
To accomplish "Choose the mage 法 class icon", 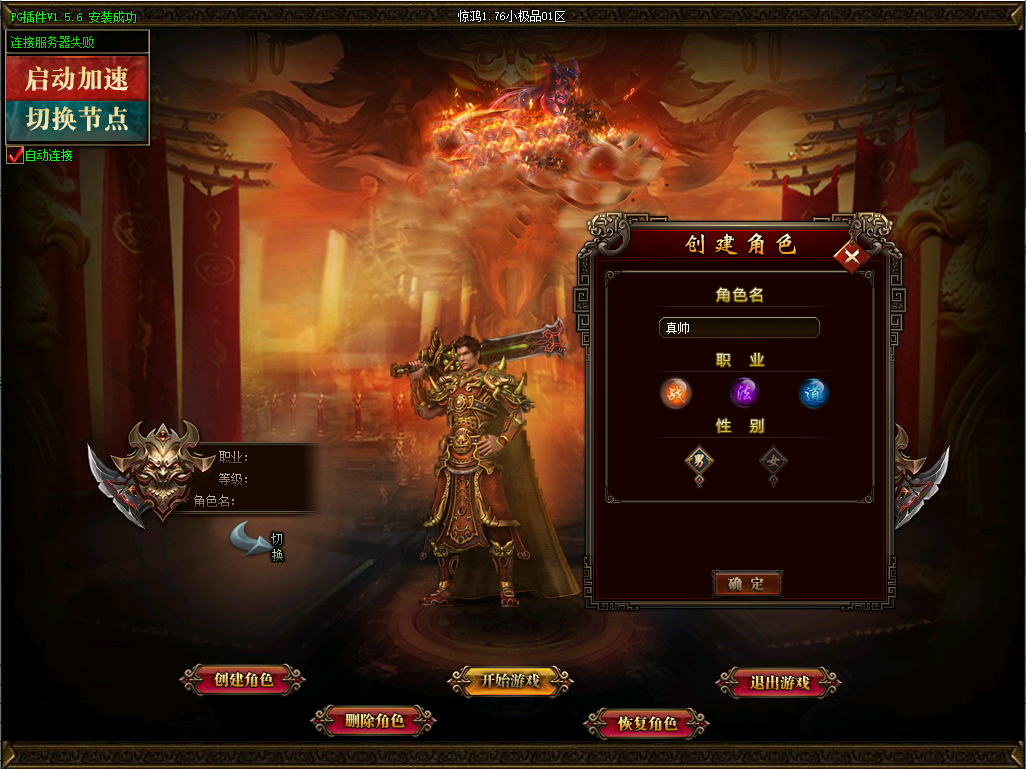I will tap(744, 393).
